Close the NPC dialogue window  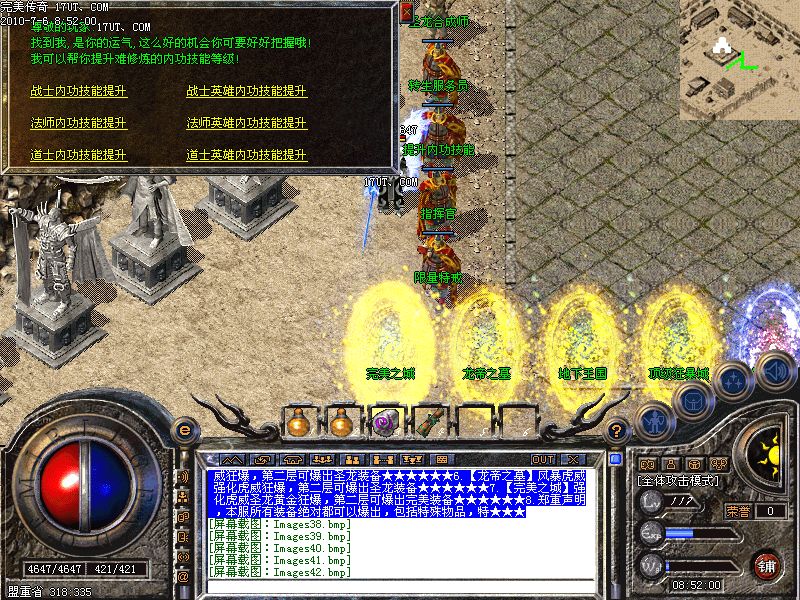[x=406, y=11]
